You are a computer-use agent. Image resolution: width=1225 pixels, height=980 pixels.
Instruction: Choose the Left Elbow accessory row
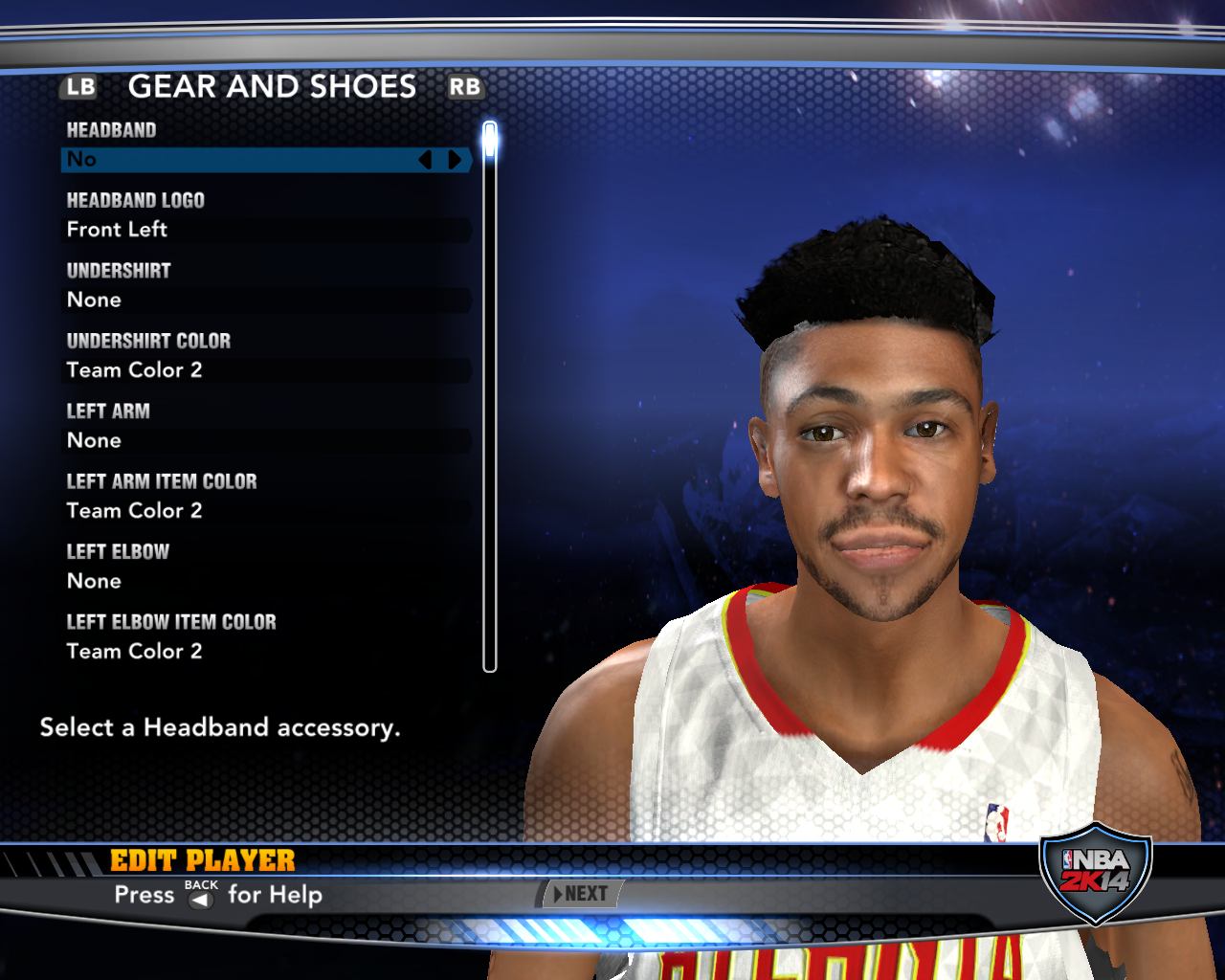point(266,582)
